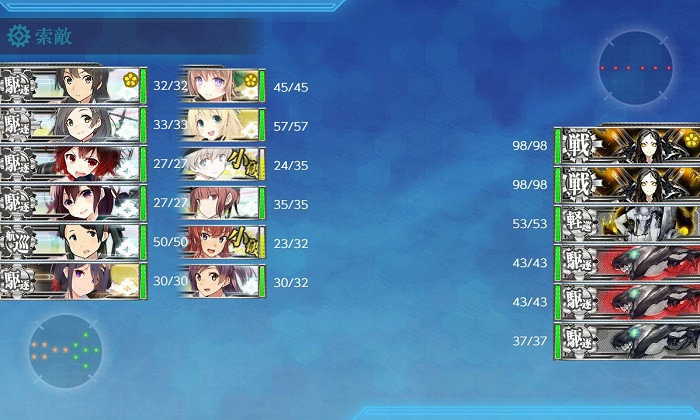
Task: Choose the ship banner with 30/32 HP
Action: [222, 281]
